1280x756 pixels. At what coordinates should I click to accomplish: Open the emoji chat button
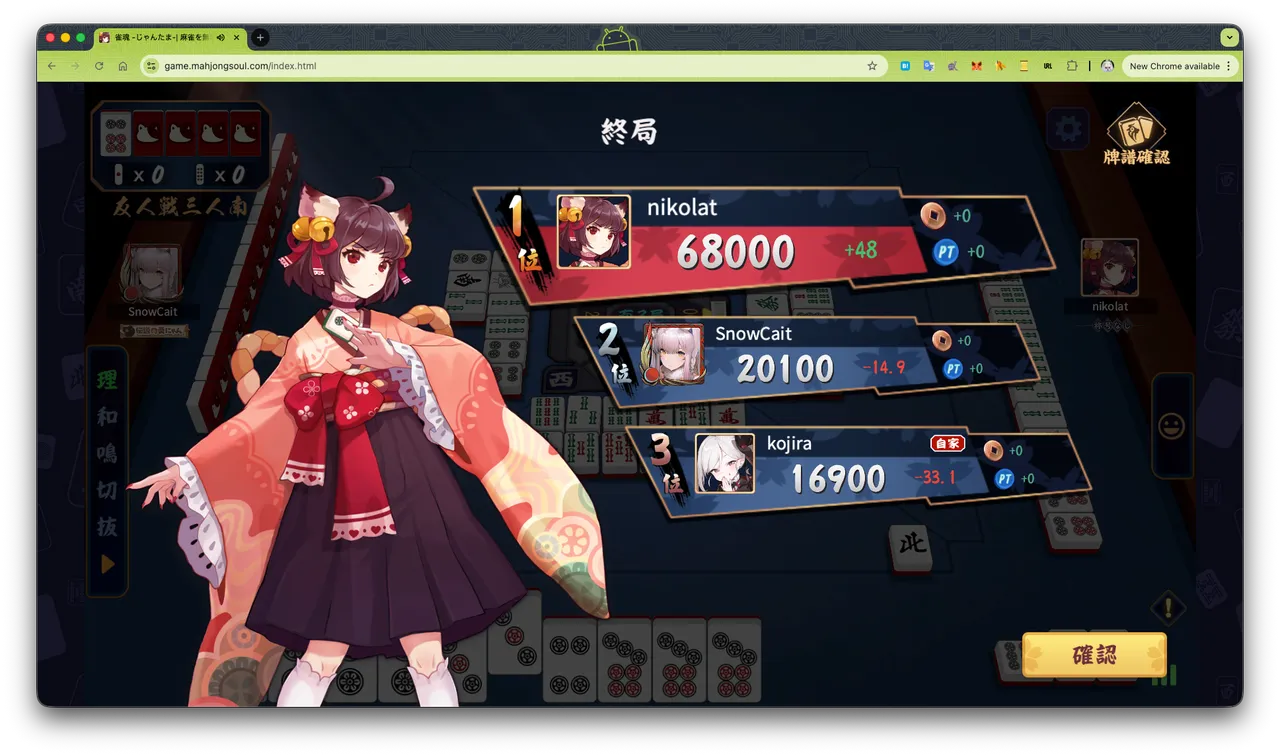(x=1172, y=426)
